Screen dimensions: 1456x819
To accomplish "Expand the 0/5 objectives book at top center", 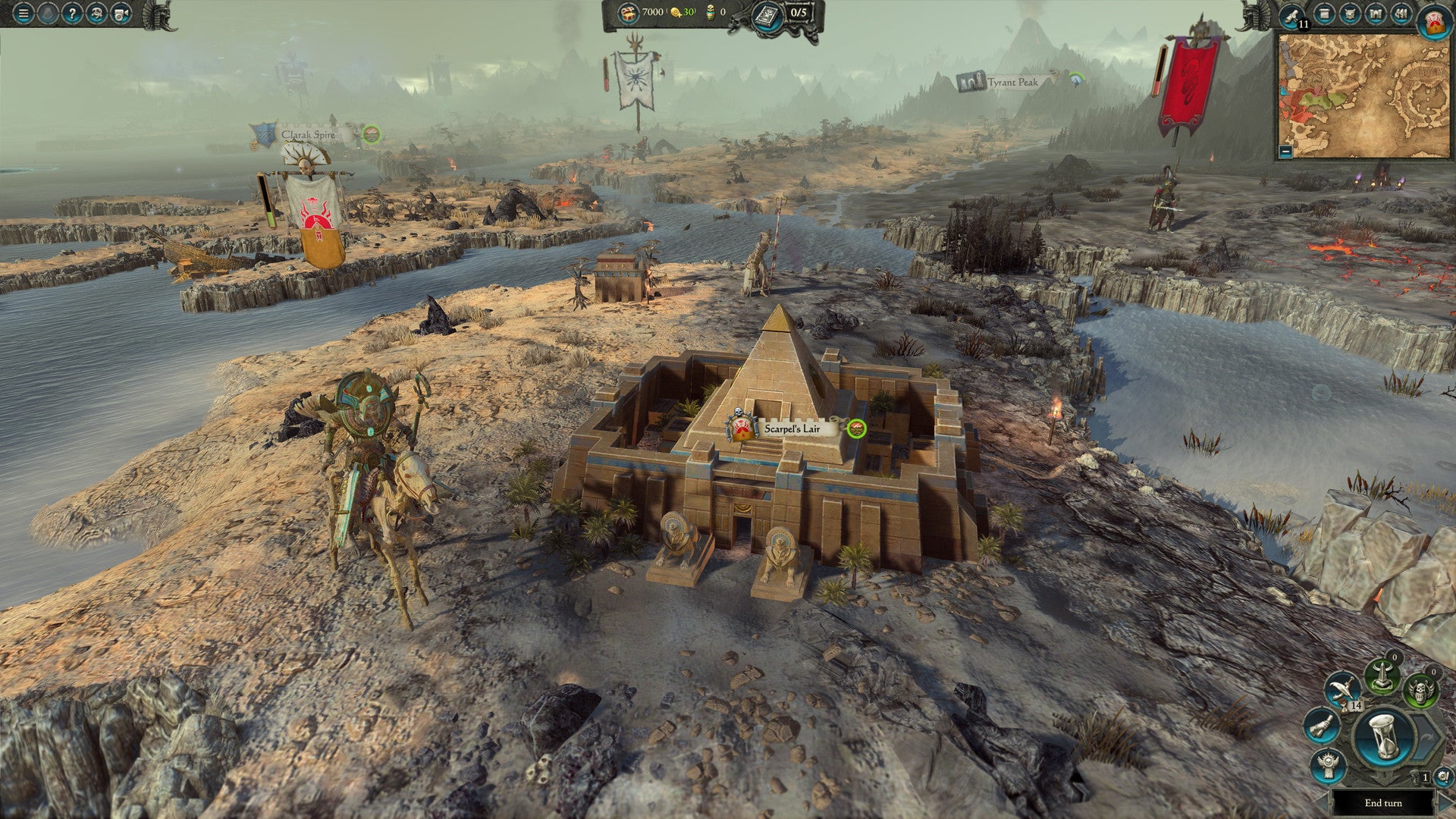I will pos(768,14).
